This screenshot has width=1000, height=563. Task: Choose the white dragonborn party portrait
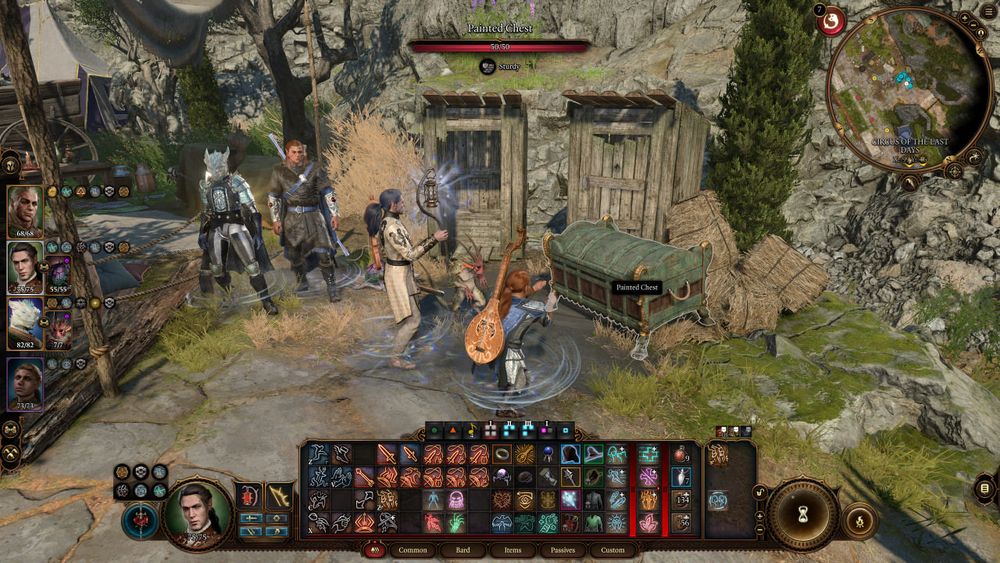[25, 323]
